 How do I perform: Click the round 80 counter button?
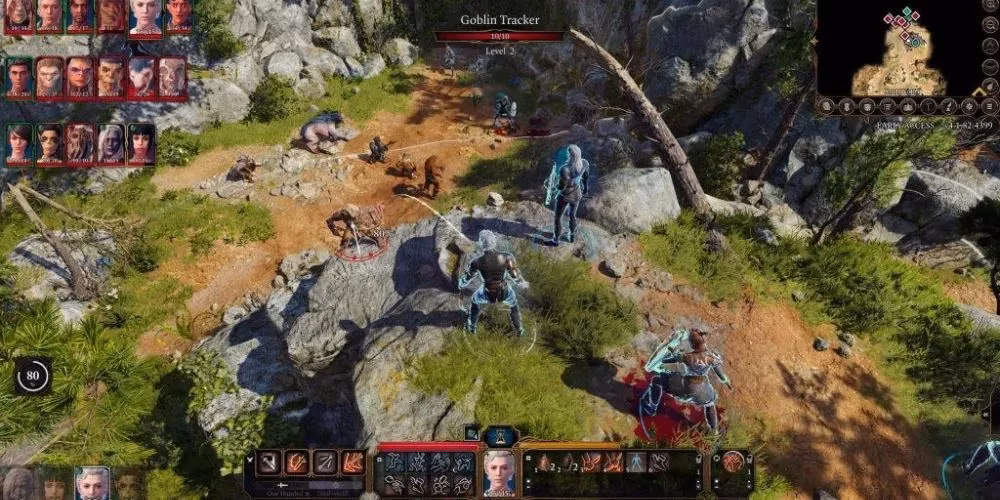click(32, 376)
